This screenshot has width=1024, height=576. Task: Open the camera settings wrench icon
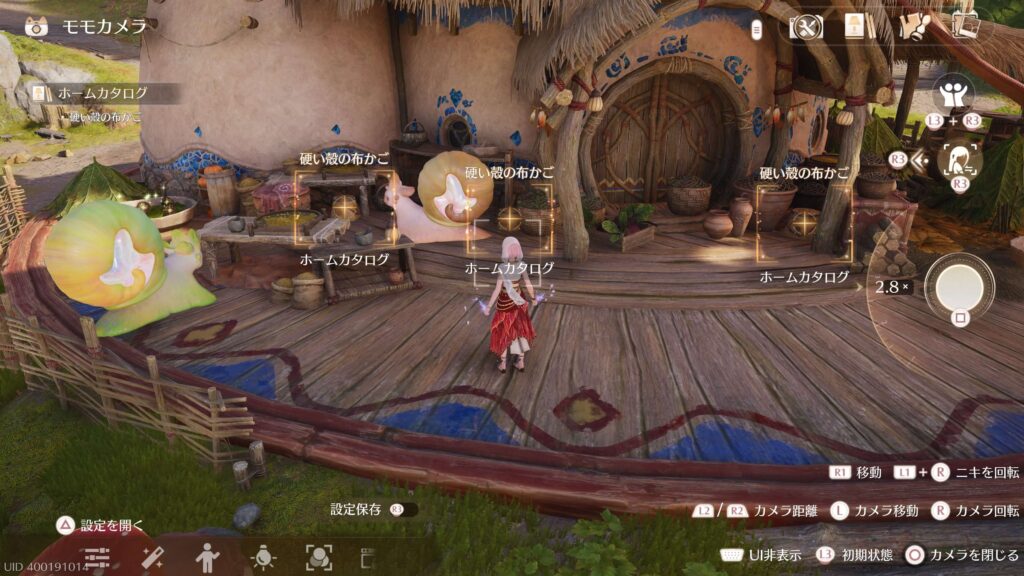pyautogui.click(x=806, y=26)
